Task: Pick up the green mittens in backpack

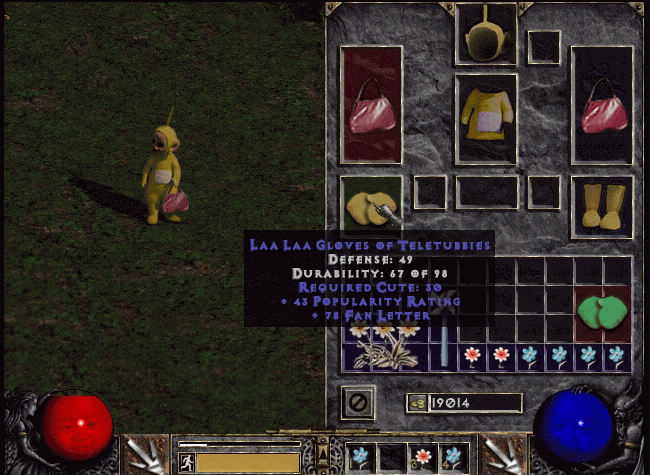Action: (x=602, y=313)
